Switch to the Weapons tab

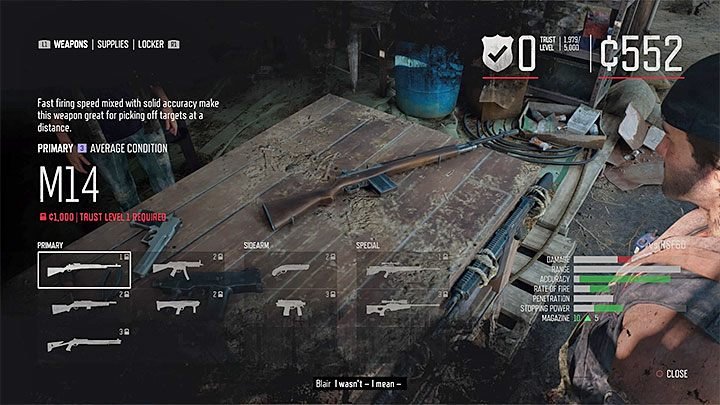(69, 45)
